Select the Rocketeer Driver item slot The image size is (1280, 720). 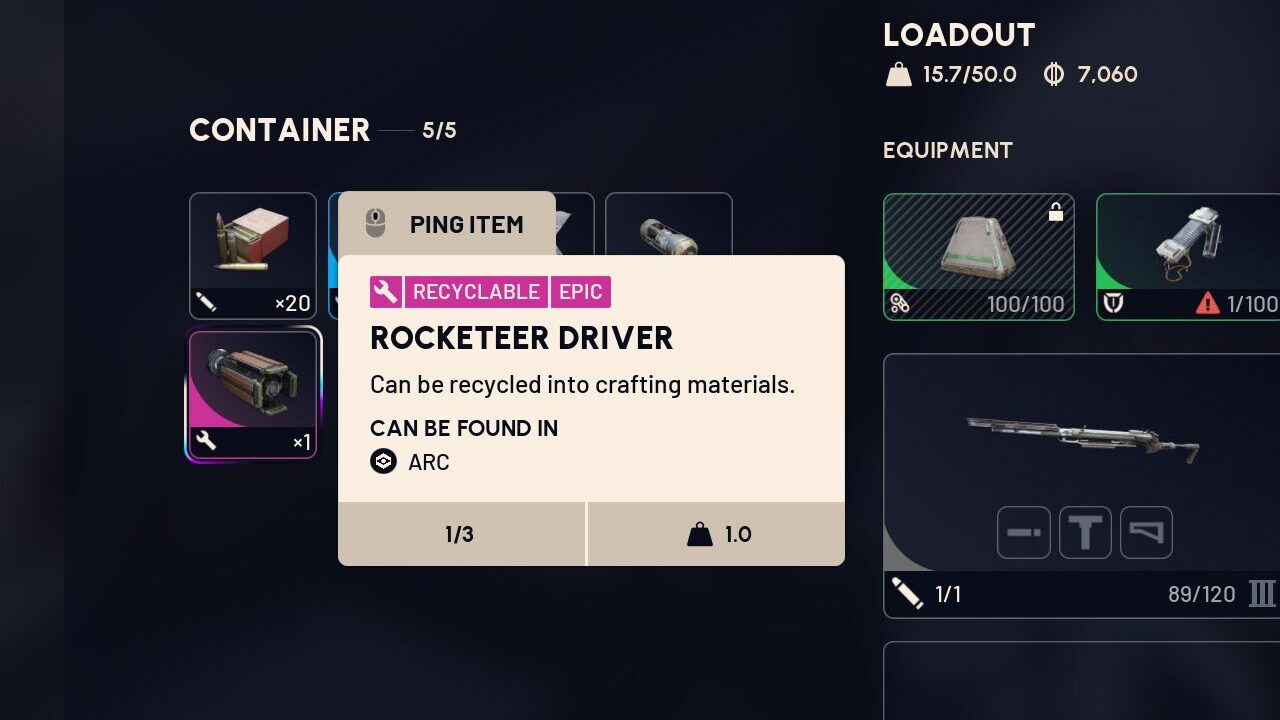pyautogui.click(x=252, y=394)
